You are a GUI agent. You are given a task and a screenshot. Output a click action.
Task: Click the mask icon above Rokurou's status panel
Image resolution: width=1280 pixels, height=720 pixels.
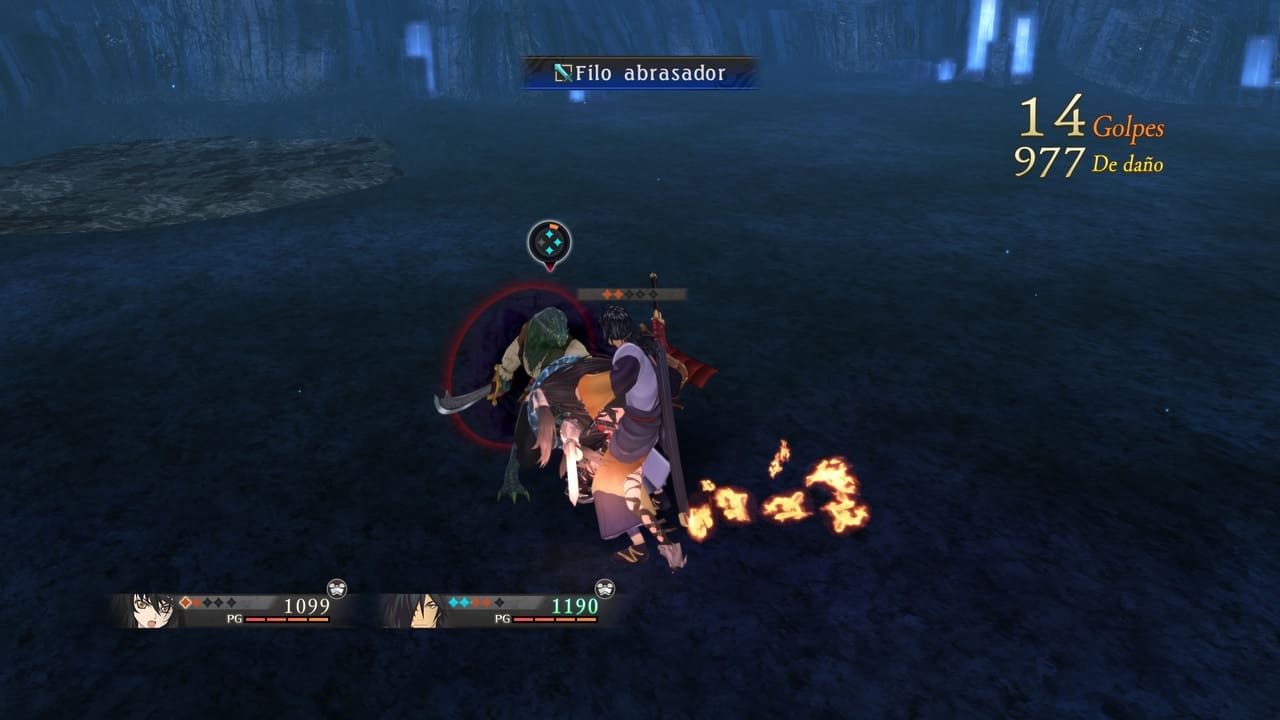coord(604,588)
